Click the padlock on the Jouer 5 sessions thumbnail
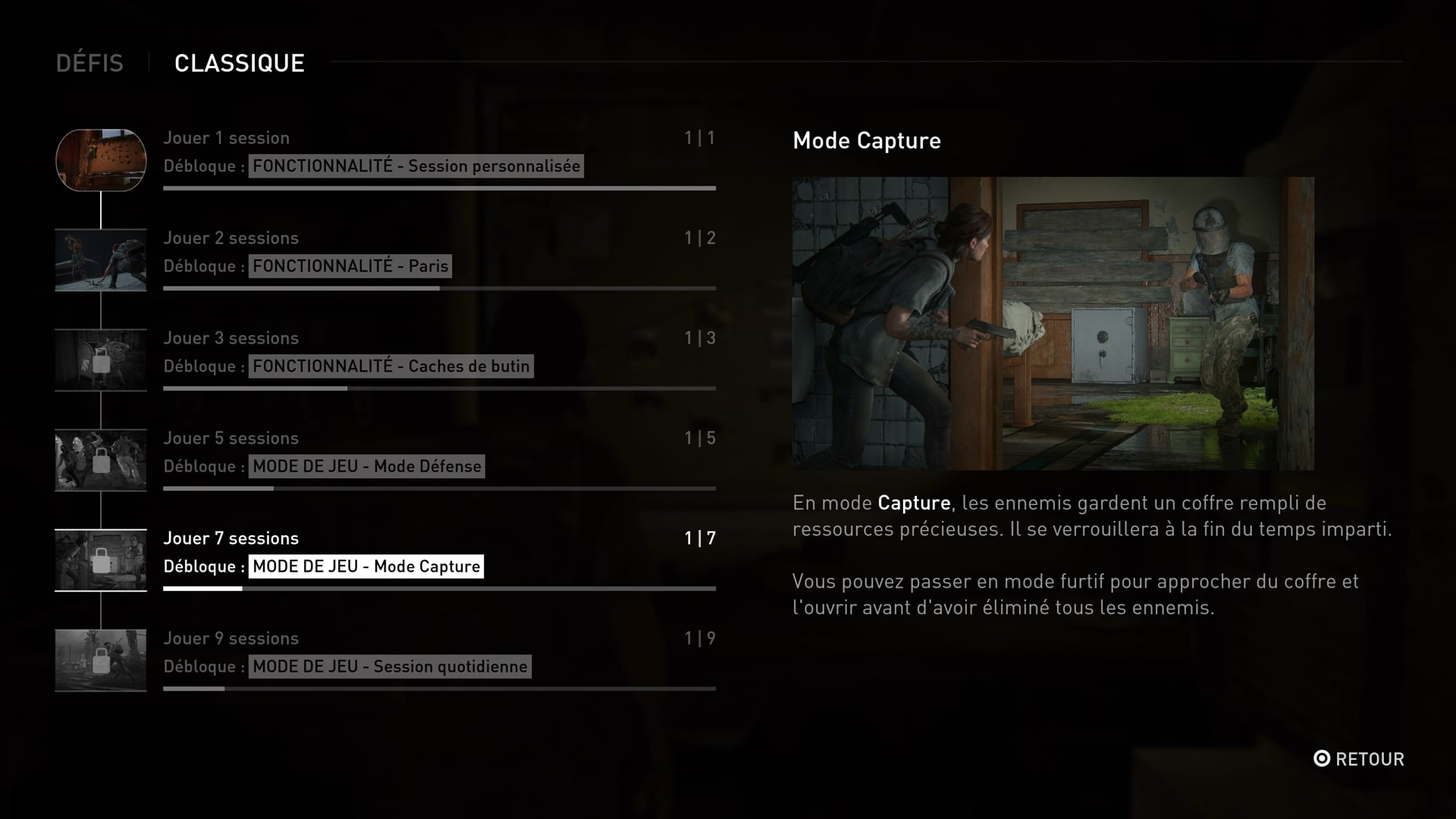Image resolution: width=1456 pixels, height=819 pixels. (x=101, y=460)
